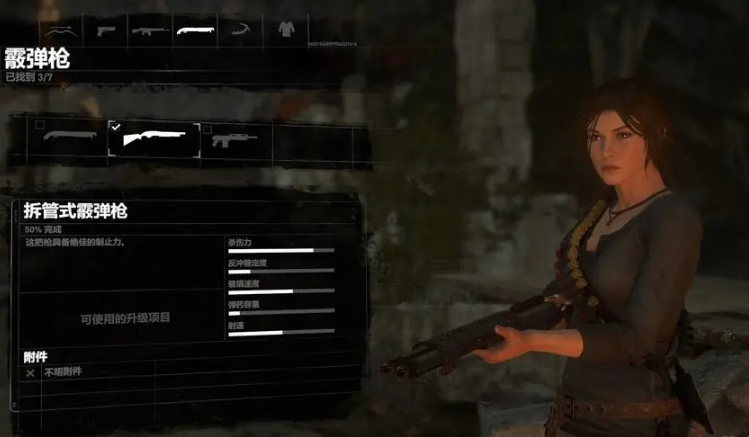Select the equipped break-action shotgun (拆管式霰弹枪)
This screenshot has height=437, width=749.
153,141
